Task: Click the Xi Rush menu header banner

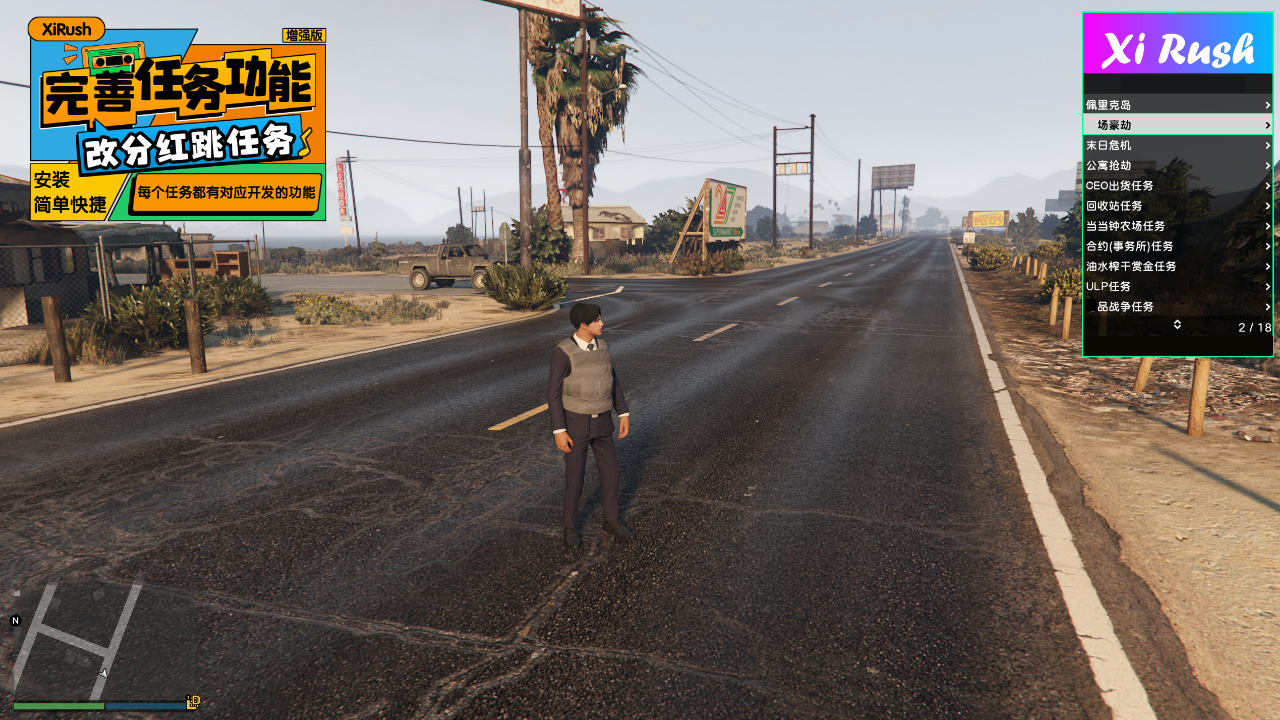Action: point(1177,44)
